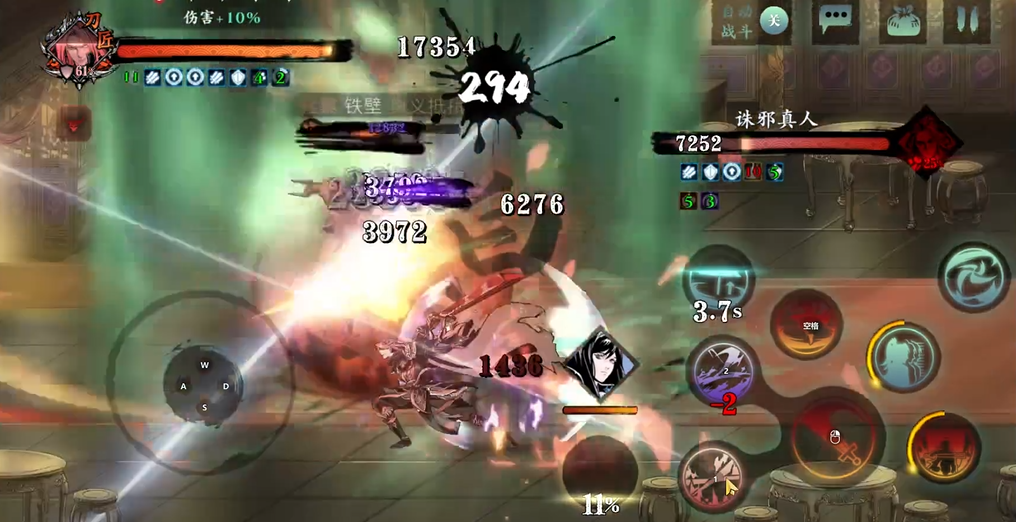Click the WASD virtual joystick
The width and height of the screenshot is (1016, 522).
(204, 385)
